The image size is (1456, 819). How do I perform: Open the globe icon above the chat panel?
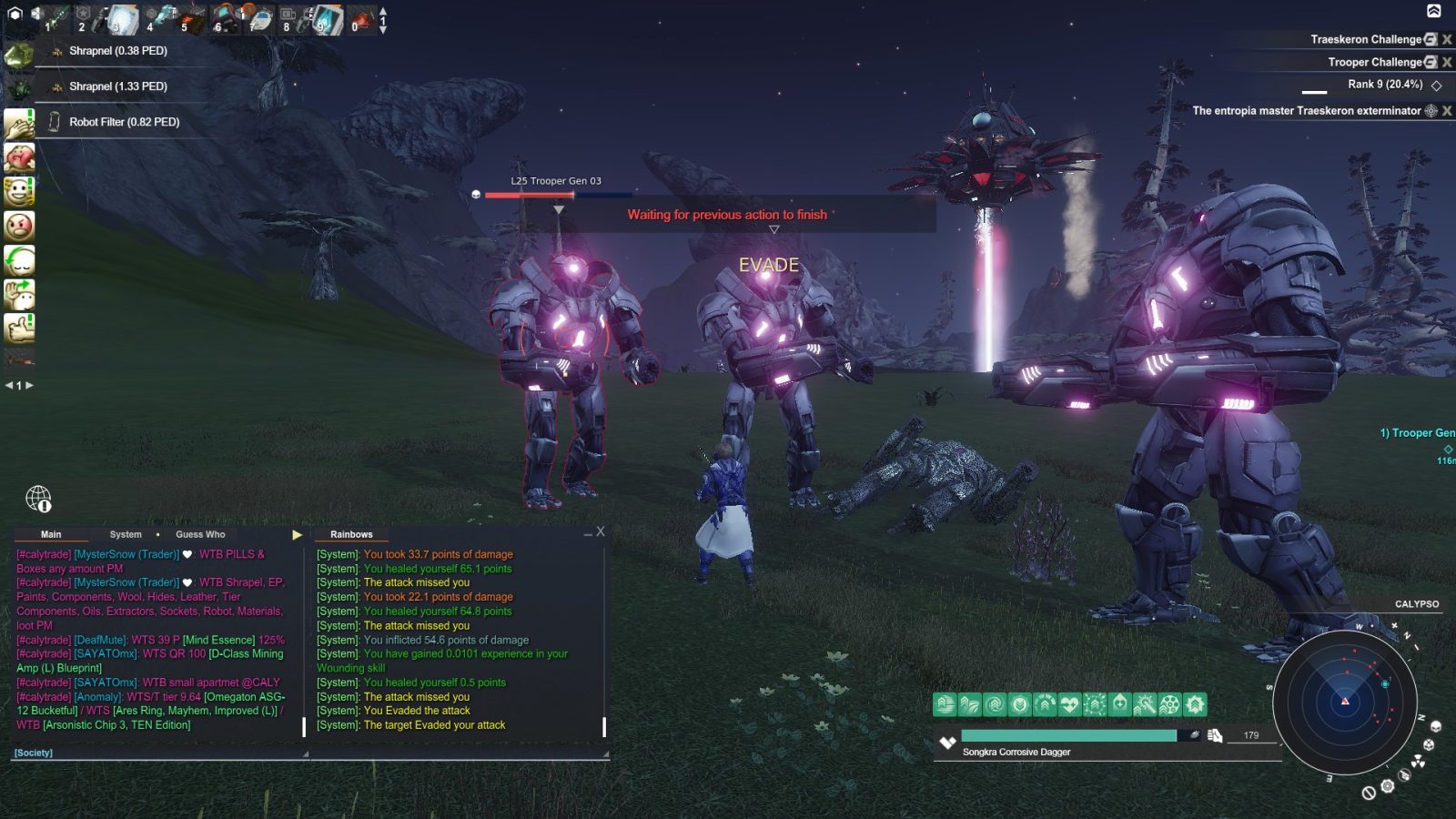(x=37, y=500)
